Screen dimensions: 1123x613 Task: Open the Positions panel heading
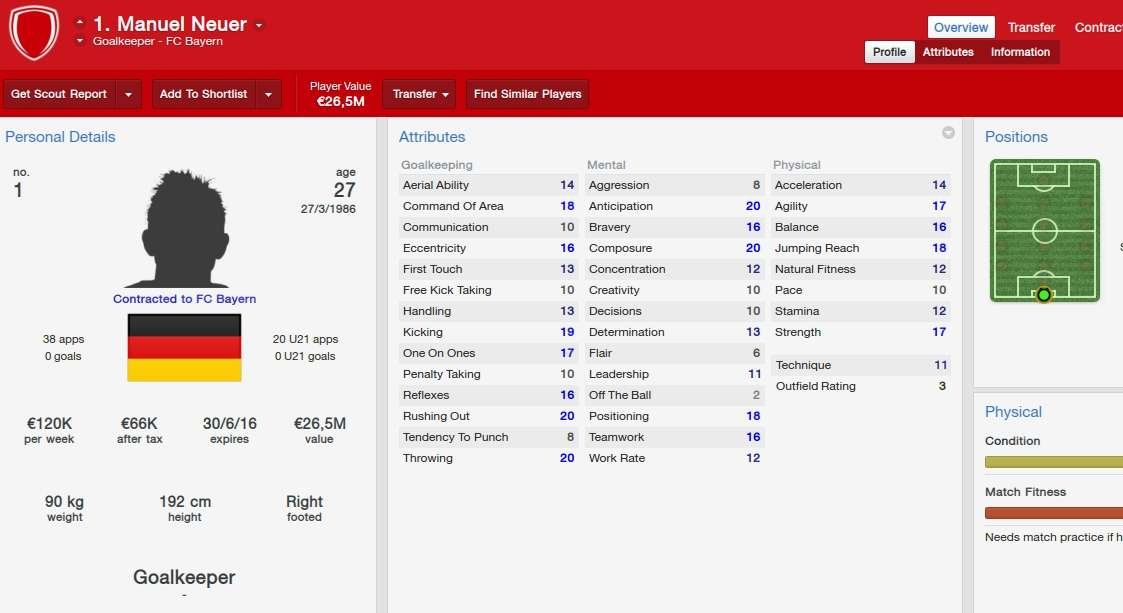(x=1016, y=137)
